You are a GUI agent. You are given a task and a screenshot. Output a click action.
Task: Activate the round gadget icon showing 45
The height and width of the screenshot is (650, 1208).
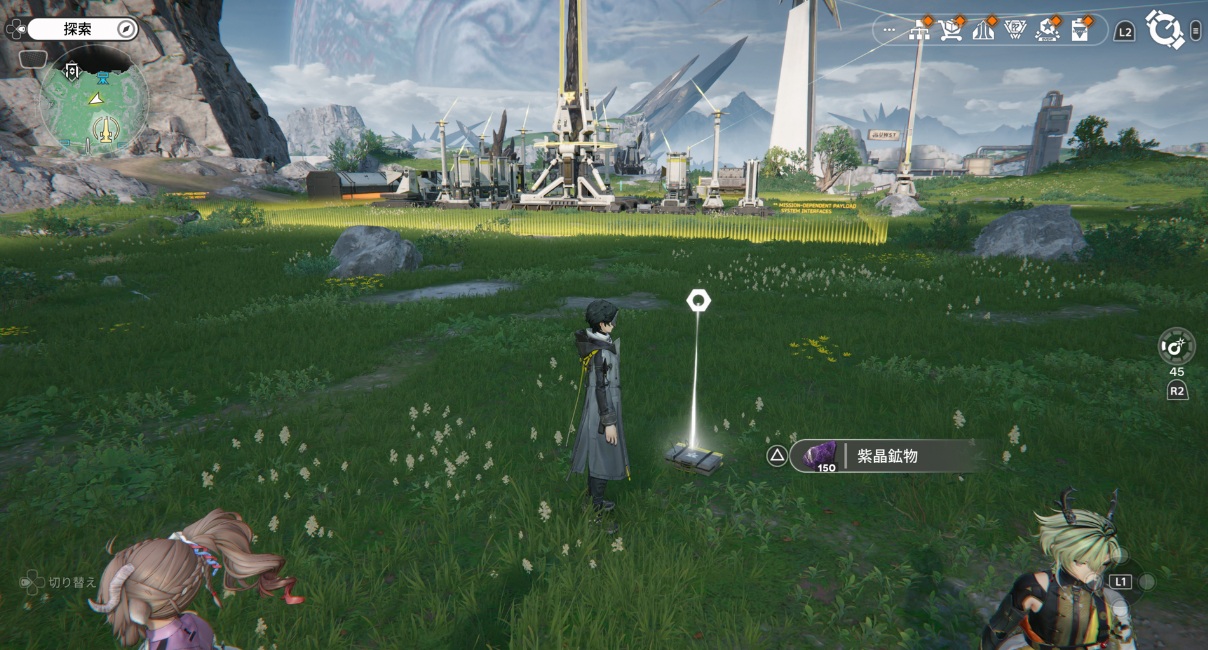pos(1176,346)
